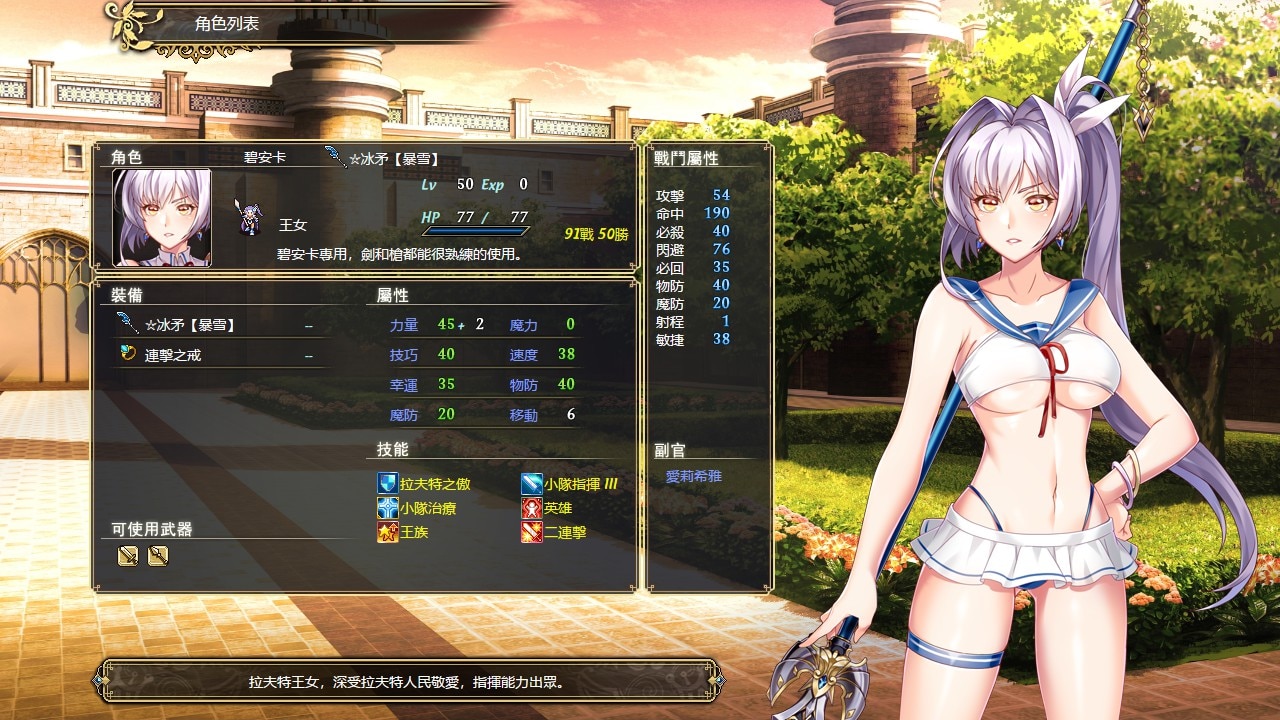
Task: Click the sword usable-weapon icon
Action: (128, 556)
